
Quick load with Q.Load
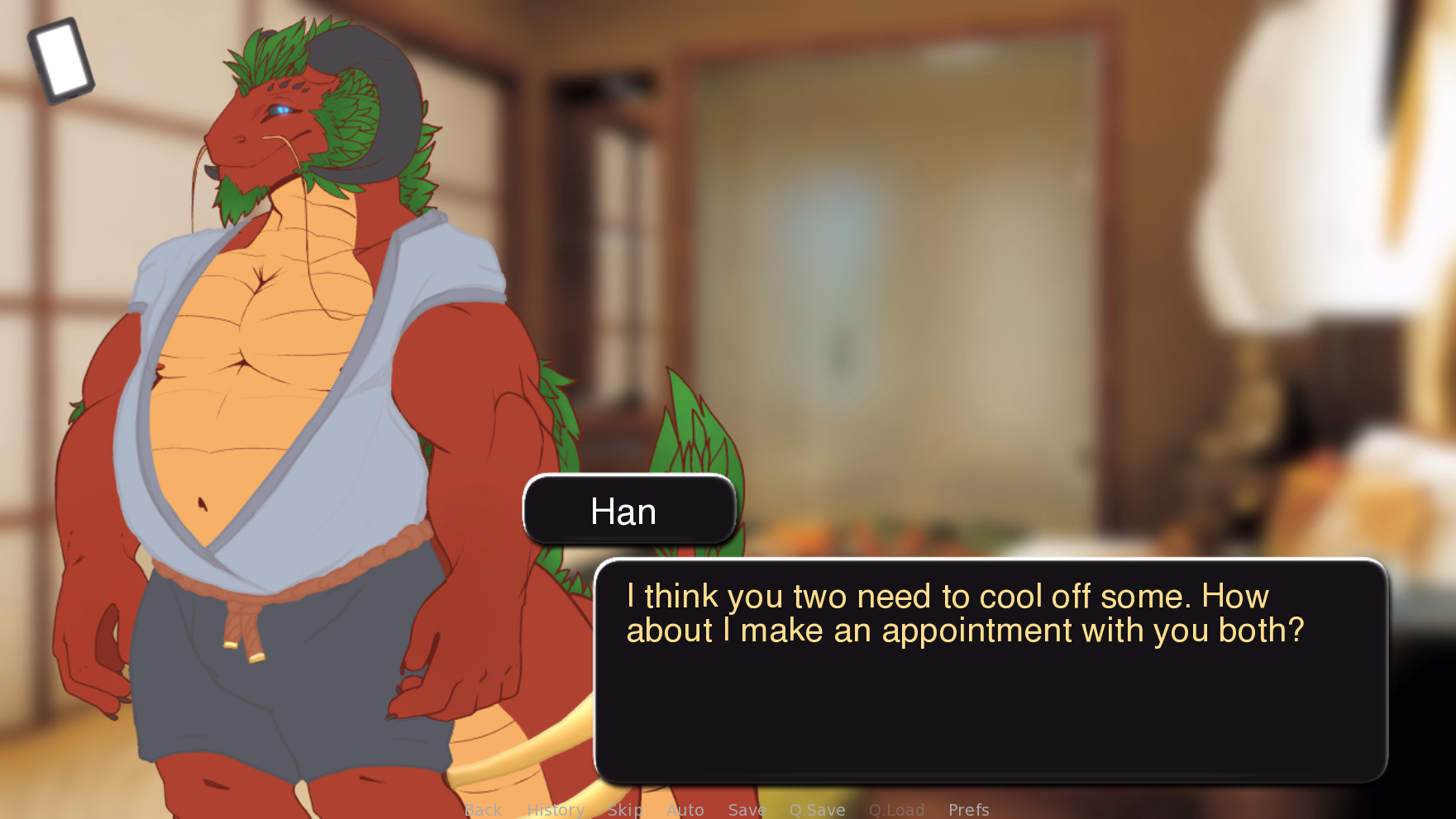[896, 810]
